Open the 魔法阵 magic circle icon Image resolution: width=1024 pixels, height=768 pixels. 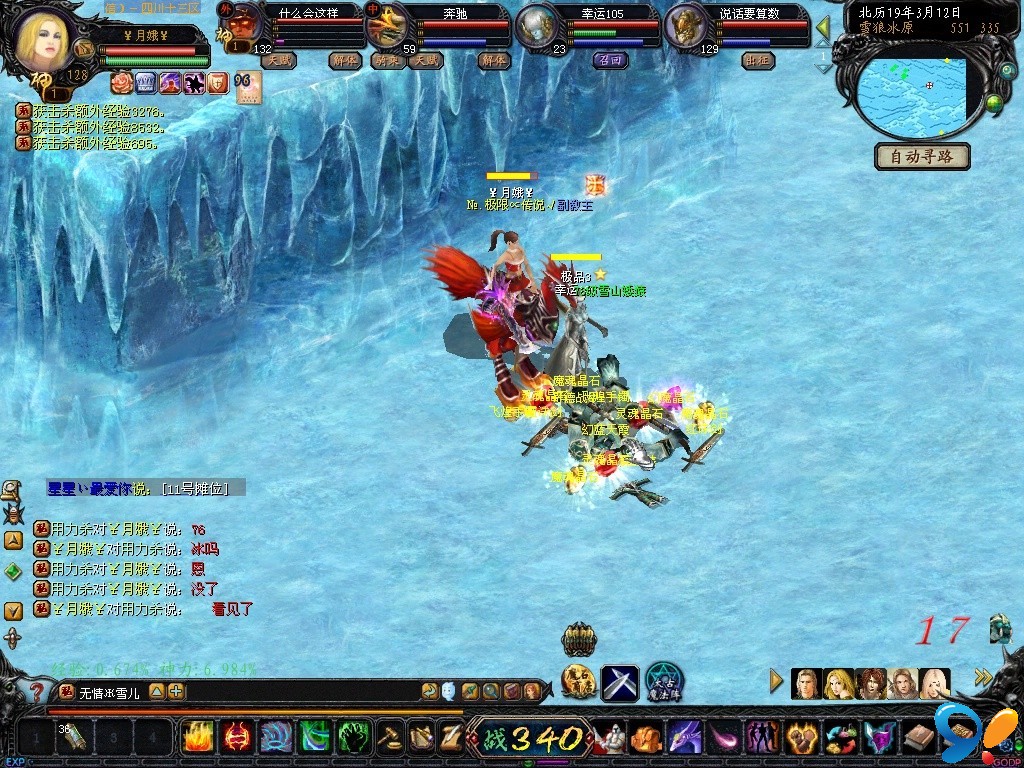(663, 683)
